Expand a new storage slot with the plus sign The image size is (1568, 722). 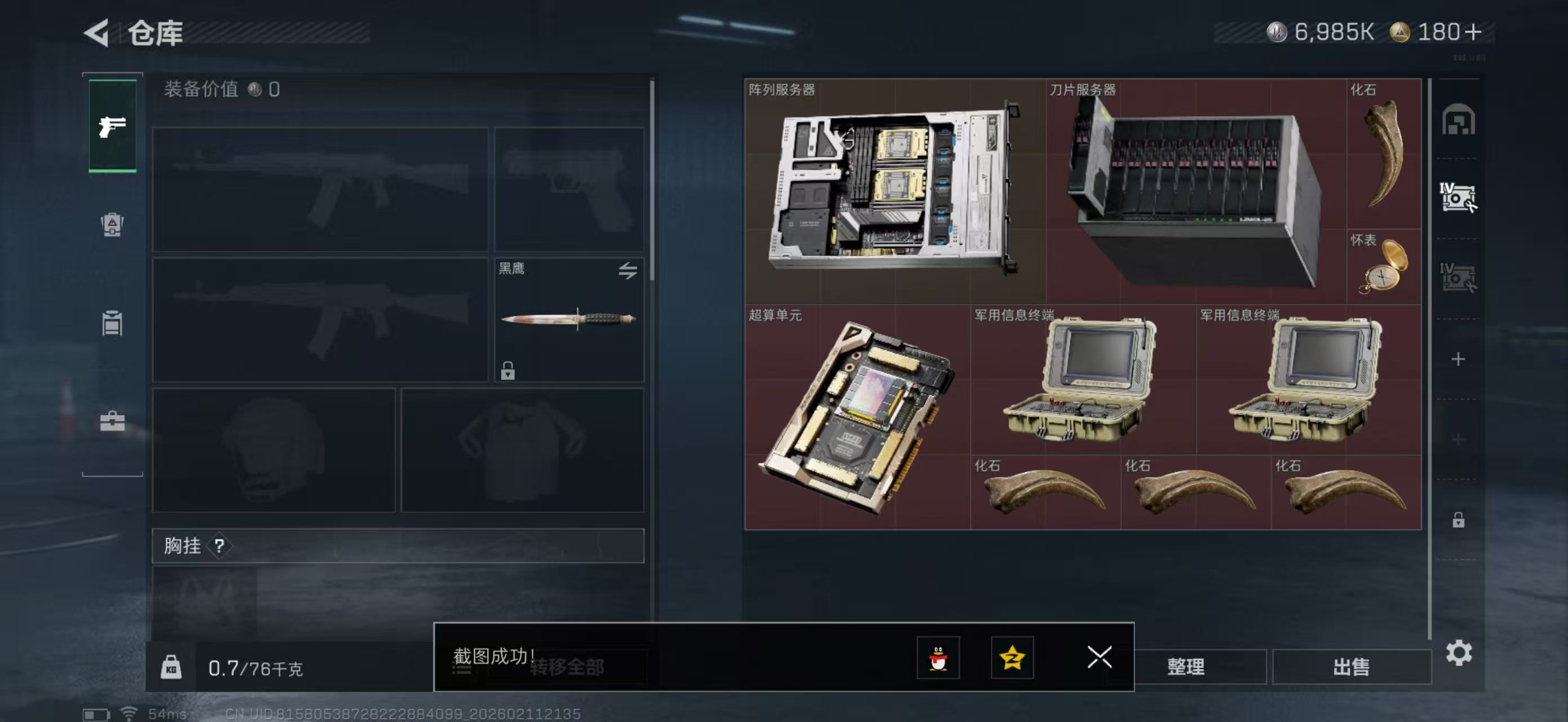(x=1459, y=359)
